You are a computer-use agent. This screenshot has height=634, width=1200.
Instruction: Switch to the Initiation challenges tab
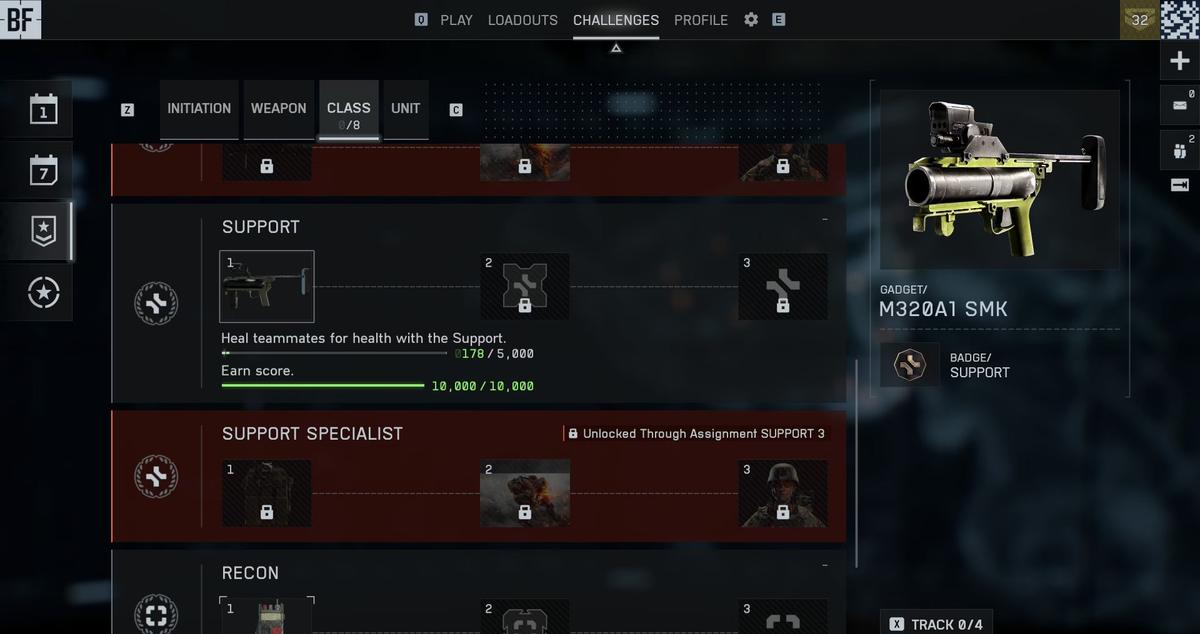click(199, 109)
